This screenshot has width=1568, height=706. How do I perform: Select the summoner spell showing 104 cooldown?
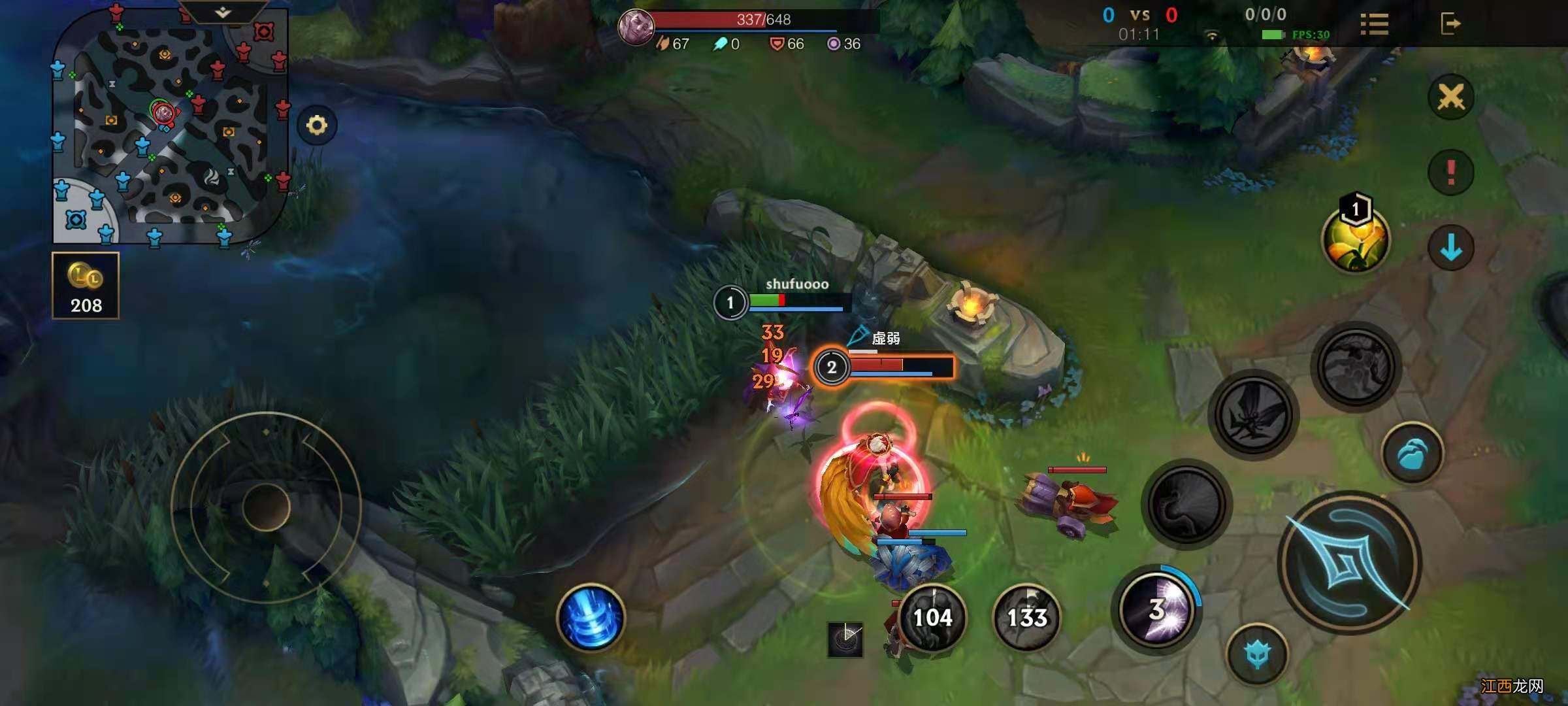tap(932, 617)
